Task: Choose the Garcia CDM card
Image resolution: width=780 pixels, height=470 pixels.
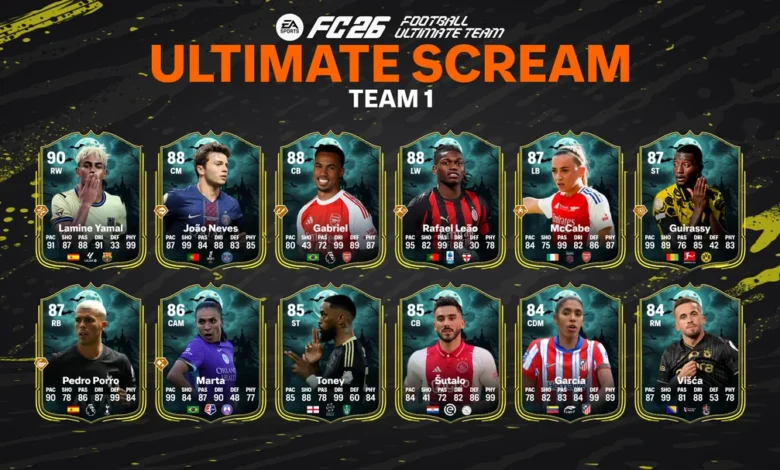Action: point(570,350)
